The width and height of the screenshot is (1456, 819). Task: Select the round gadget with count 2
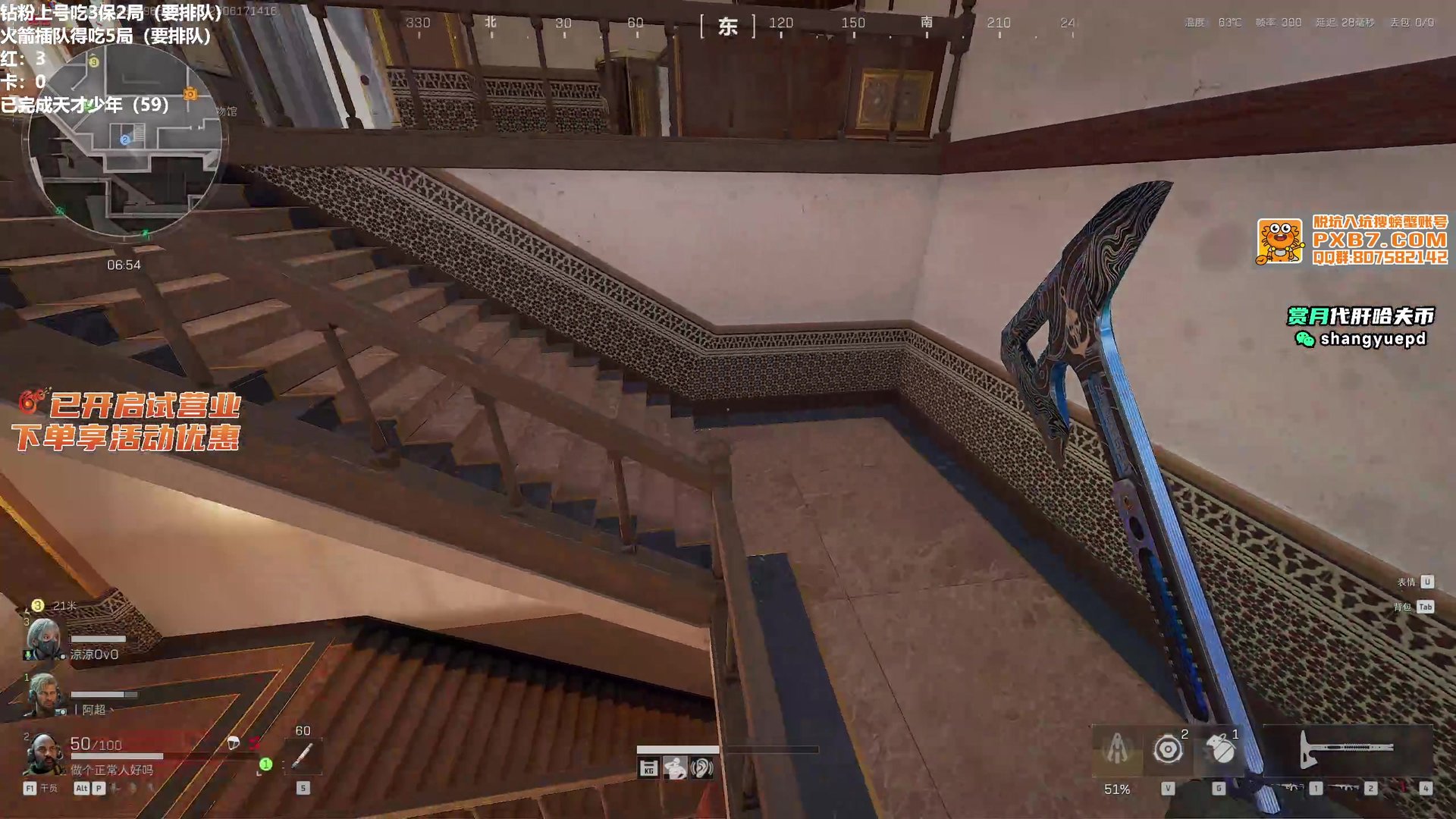[x=1168, y=751]
